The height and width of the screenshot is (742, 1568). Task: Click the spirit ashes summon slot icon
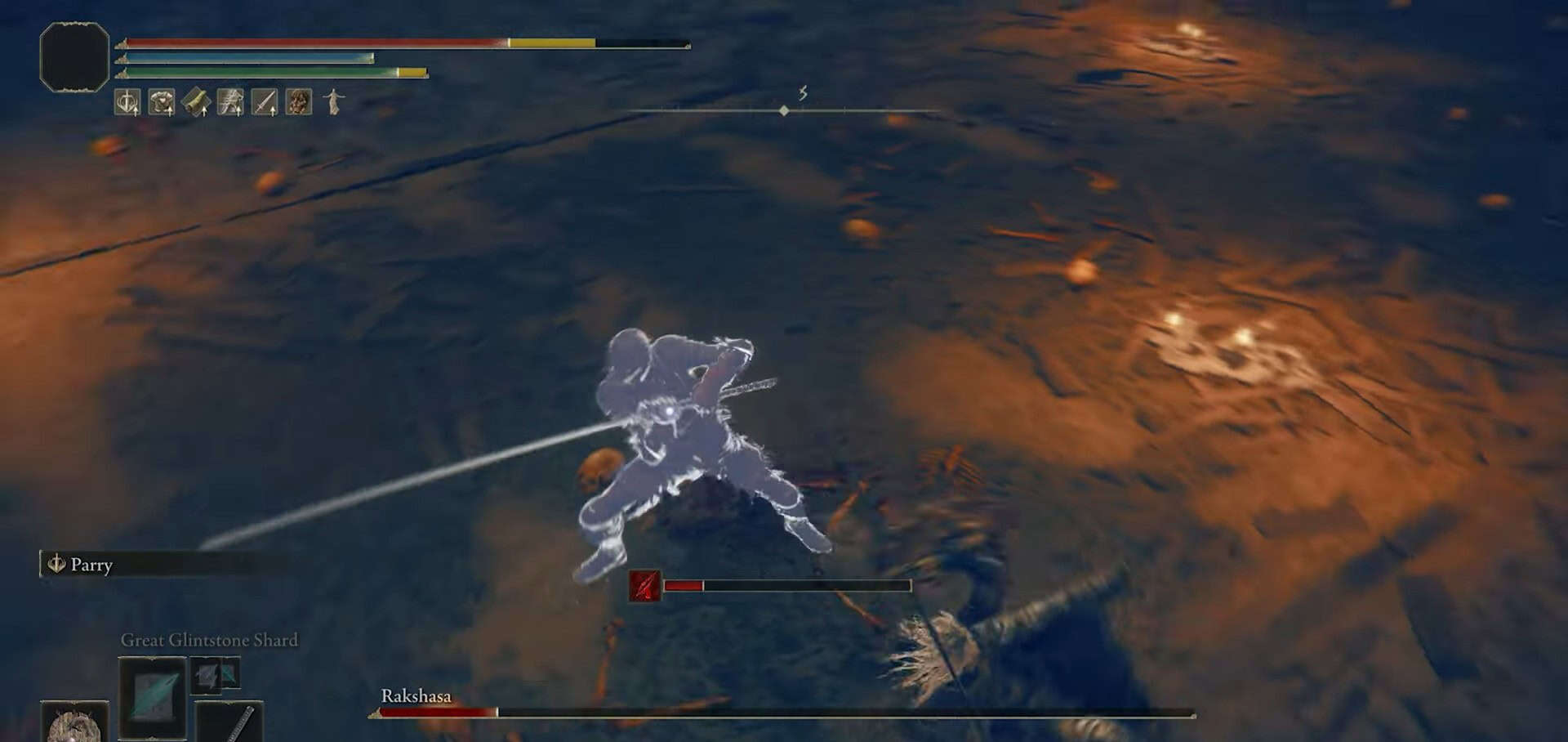(x=73, y=727)
